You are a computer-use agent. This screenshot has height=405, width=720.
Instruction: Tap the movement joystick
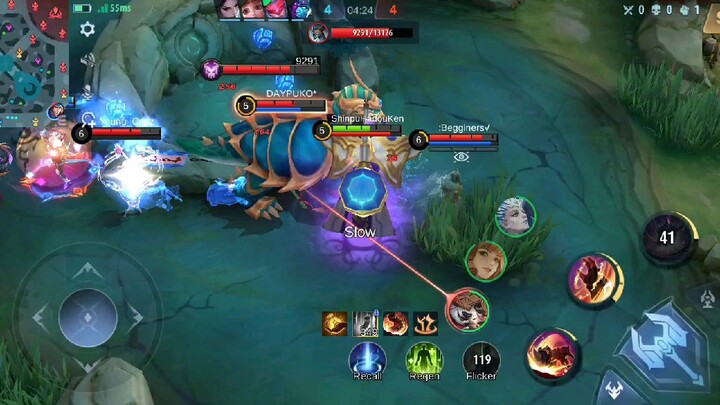point(88,317)
